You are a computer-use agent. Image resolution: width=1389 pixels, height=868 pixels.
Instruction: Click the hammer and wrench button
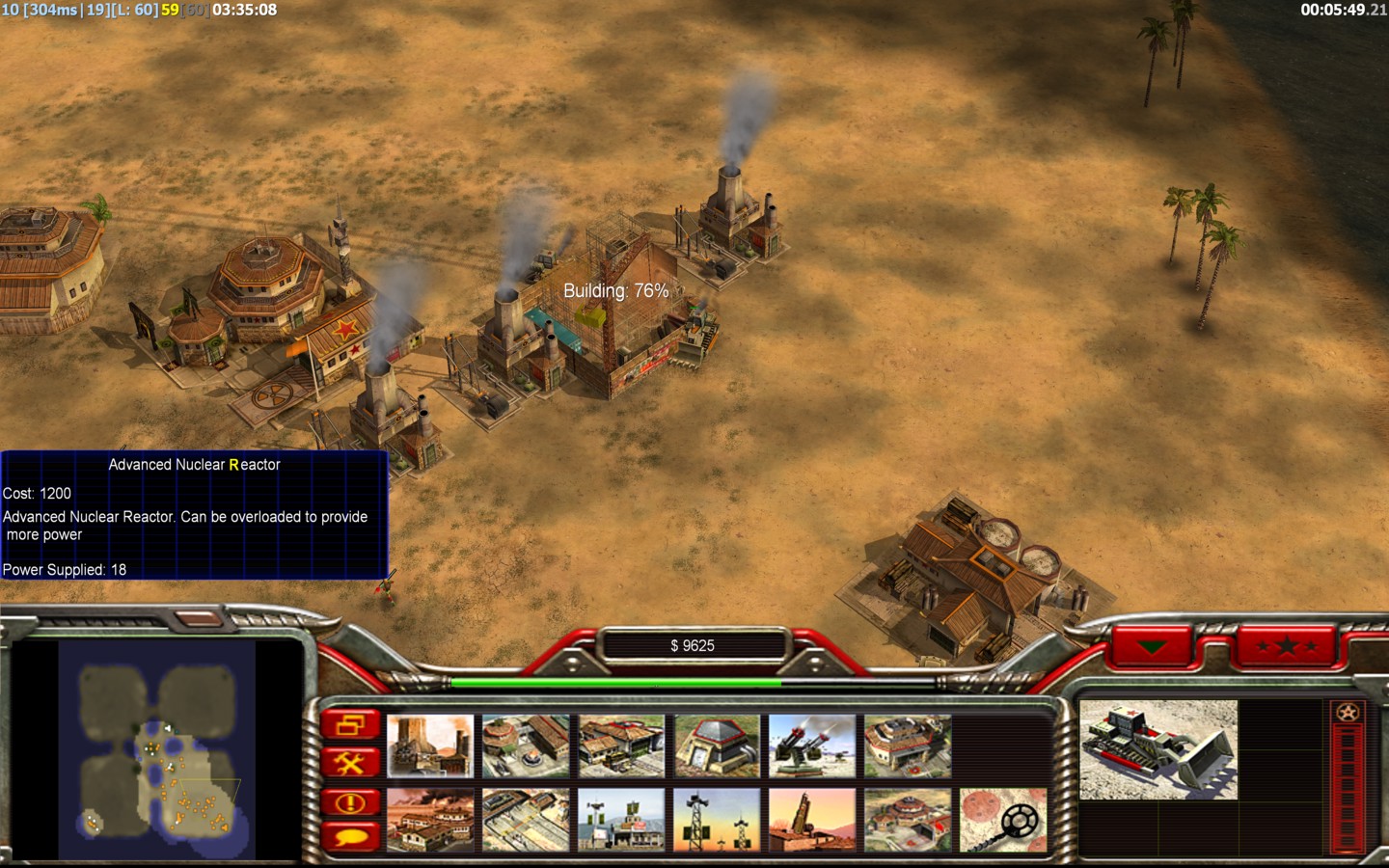coord(350,764)
